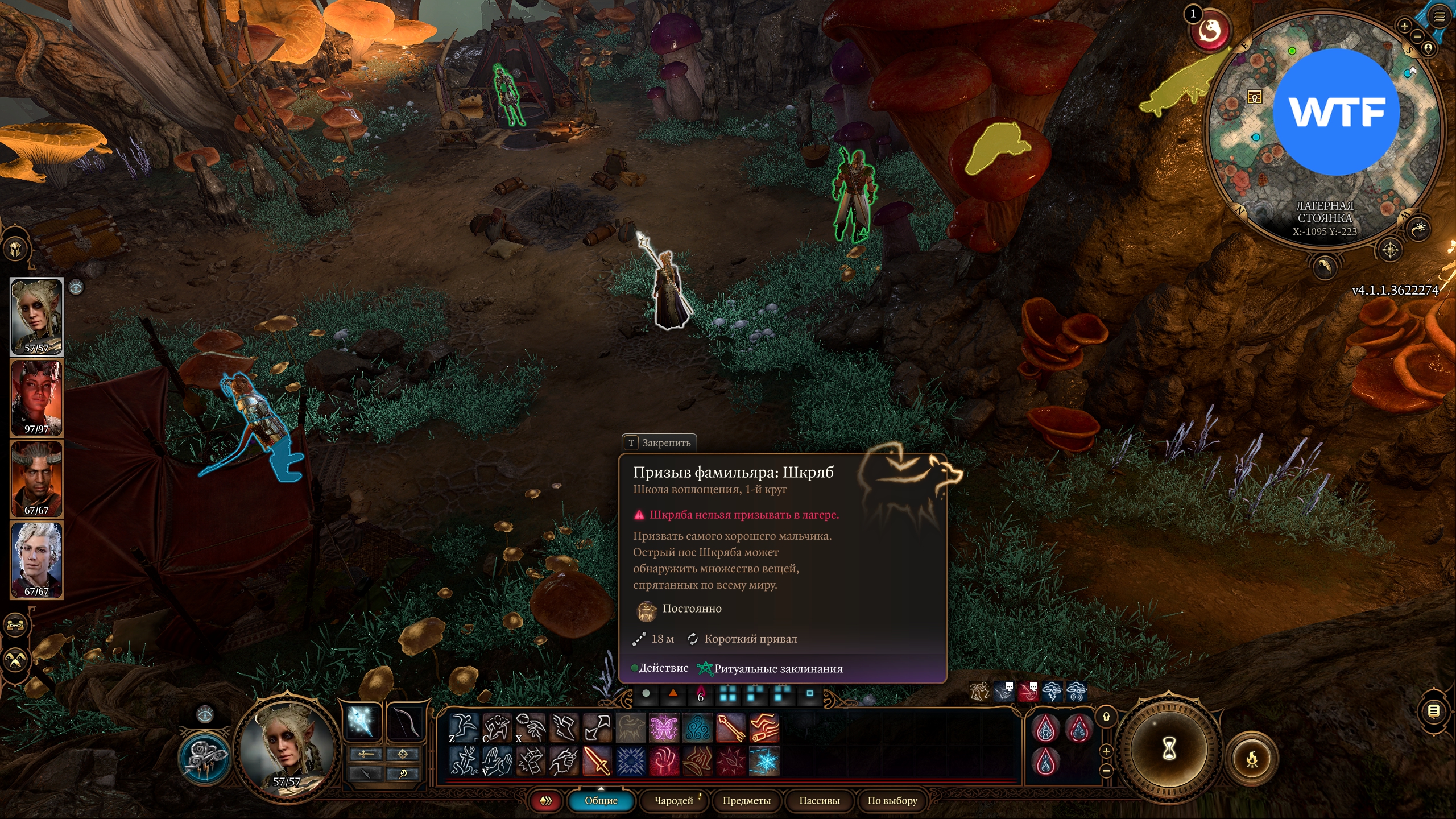Viewport: 1456px width, 819px height.
Task: Open the game menu above the minimap
Action: 1440,16
